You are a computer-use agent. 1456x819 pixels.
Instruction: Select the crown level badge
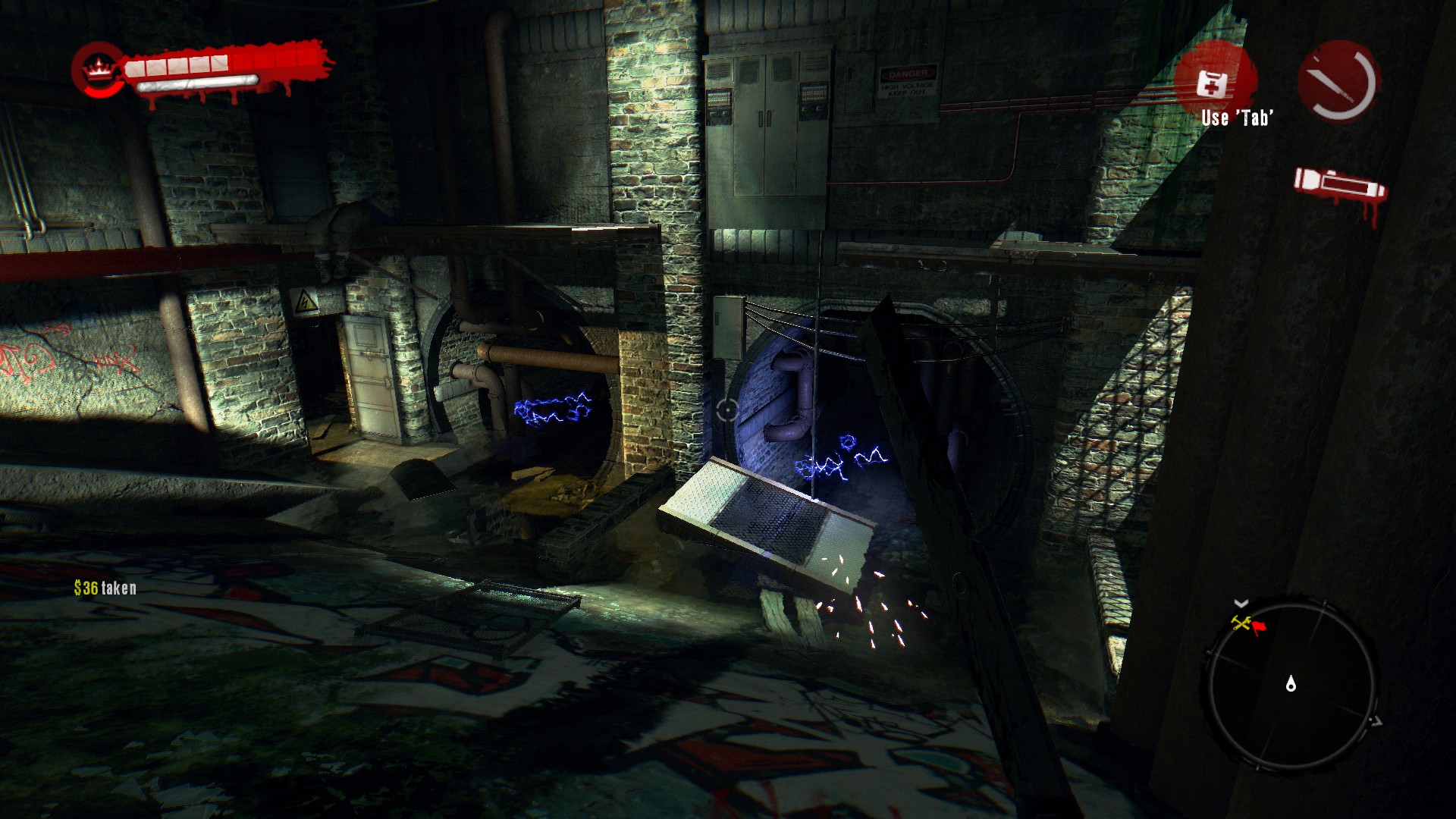(96, 67)
